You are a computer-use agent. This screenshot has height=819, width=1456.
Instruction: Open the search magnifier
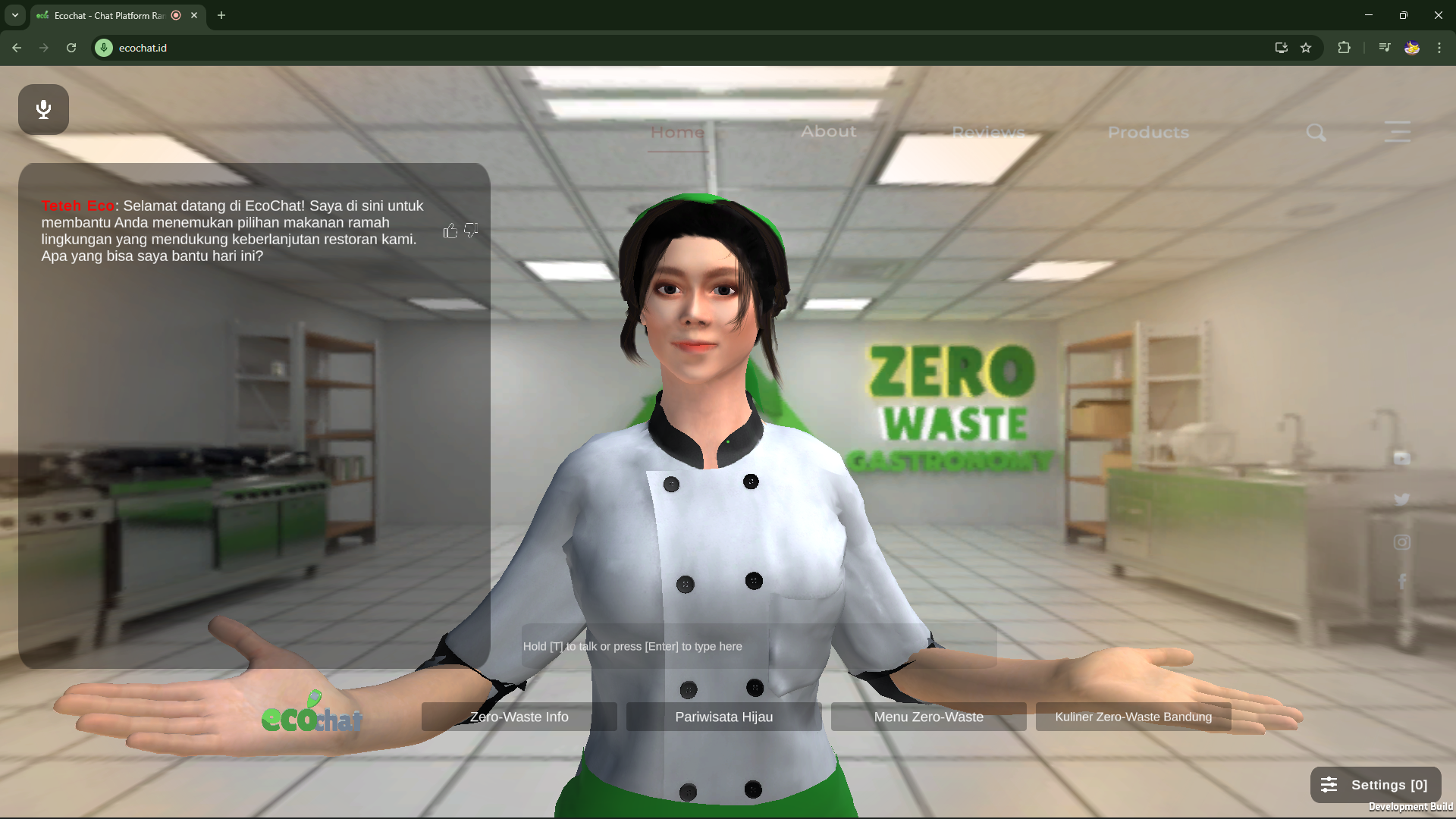[1316, 132]
